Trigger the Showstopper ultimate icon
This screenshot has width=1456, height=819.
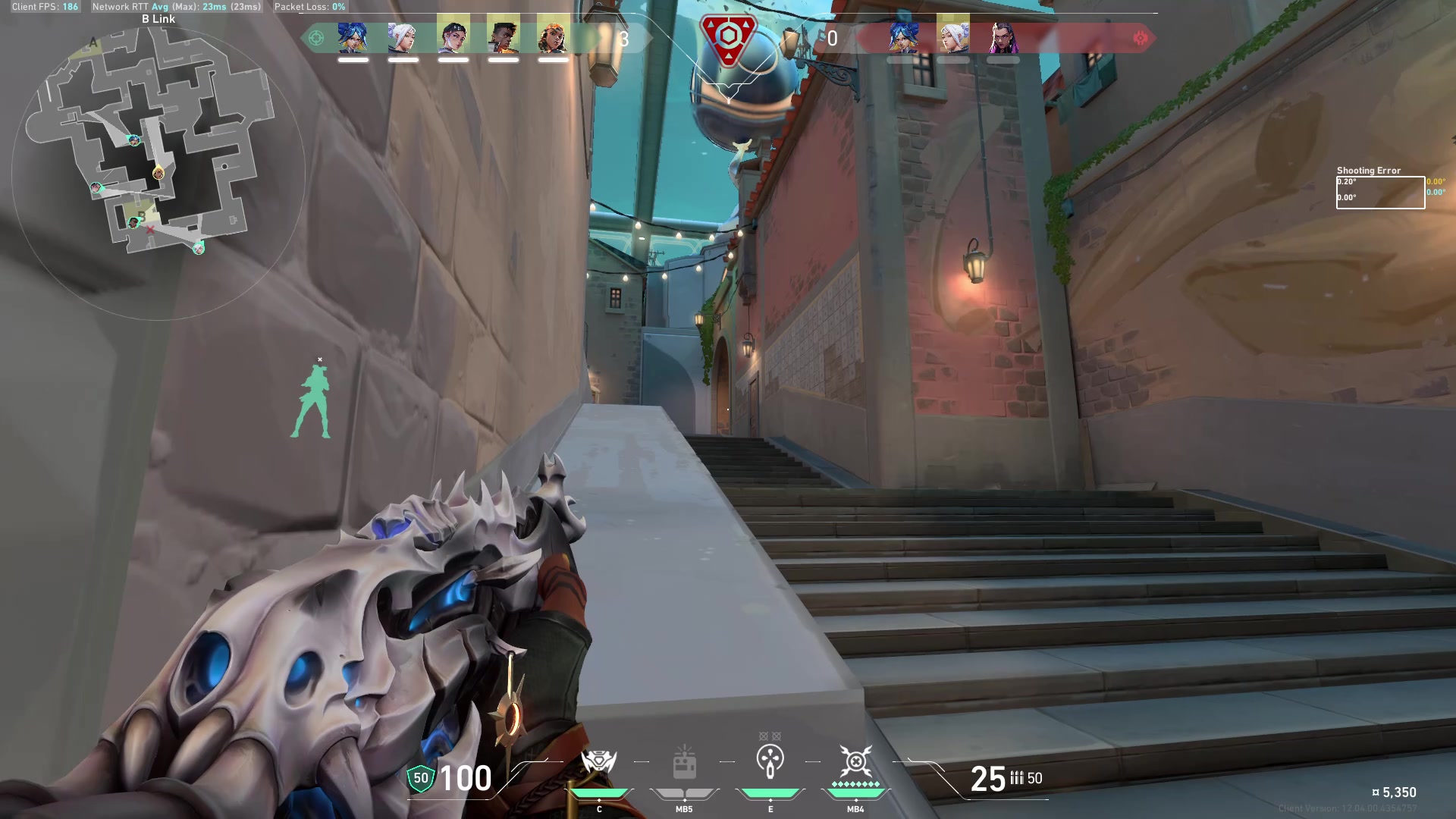(855, 761)
